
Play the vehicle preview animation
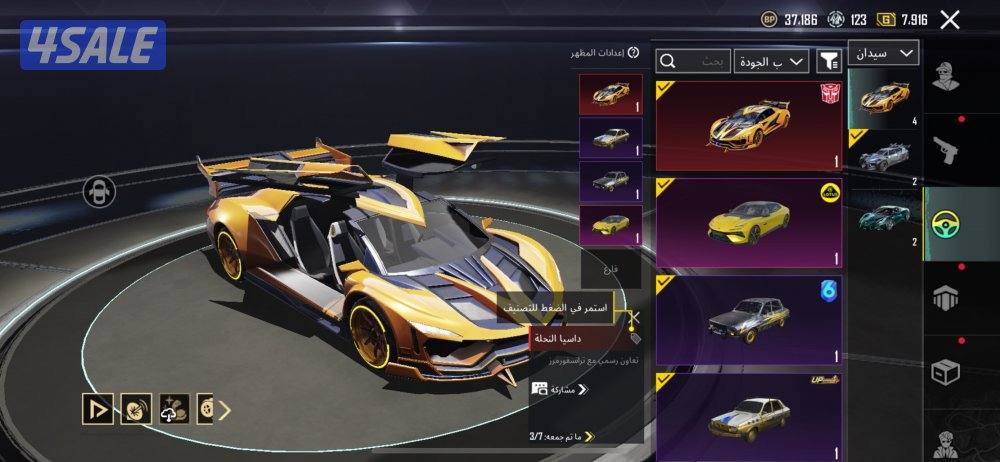[97, 408]
